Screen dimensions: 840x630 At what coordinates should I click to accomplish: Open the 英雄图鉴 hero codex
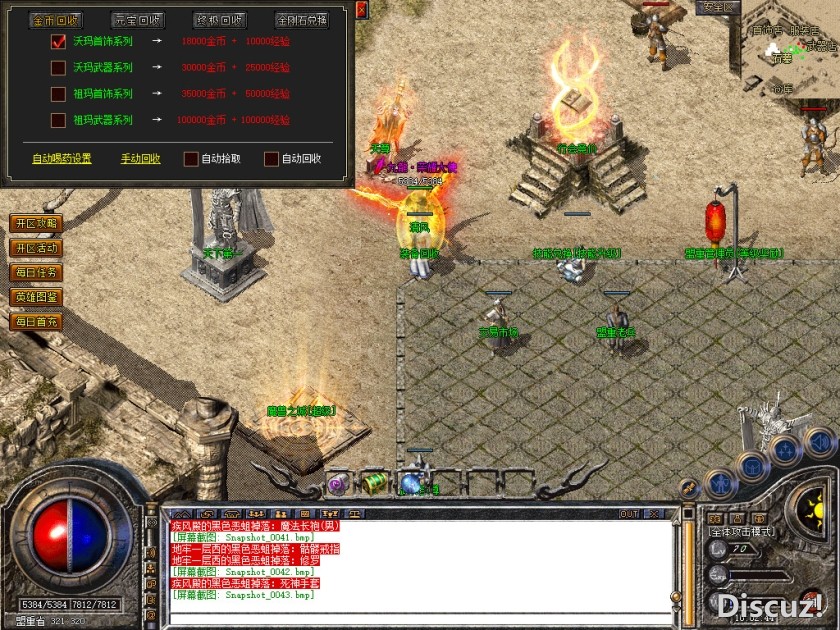[x=35, y=297]
